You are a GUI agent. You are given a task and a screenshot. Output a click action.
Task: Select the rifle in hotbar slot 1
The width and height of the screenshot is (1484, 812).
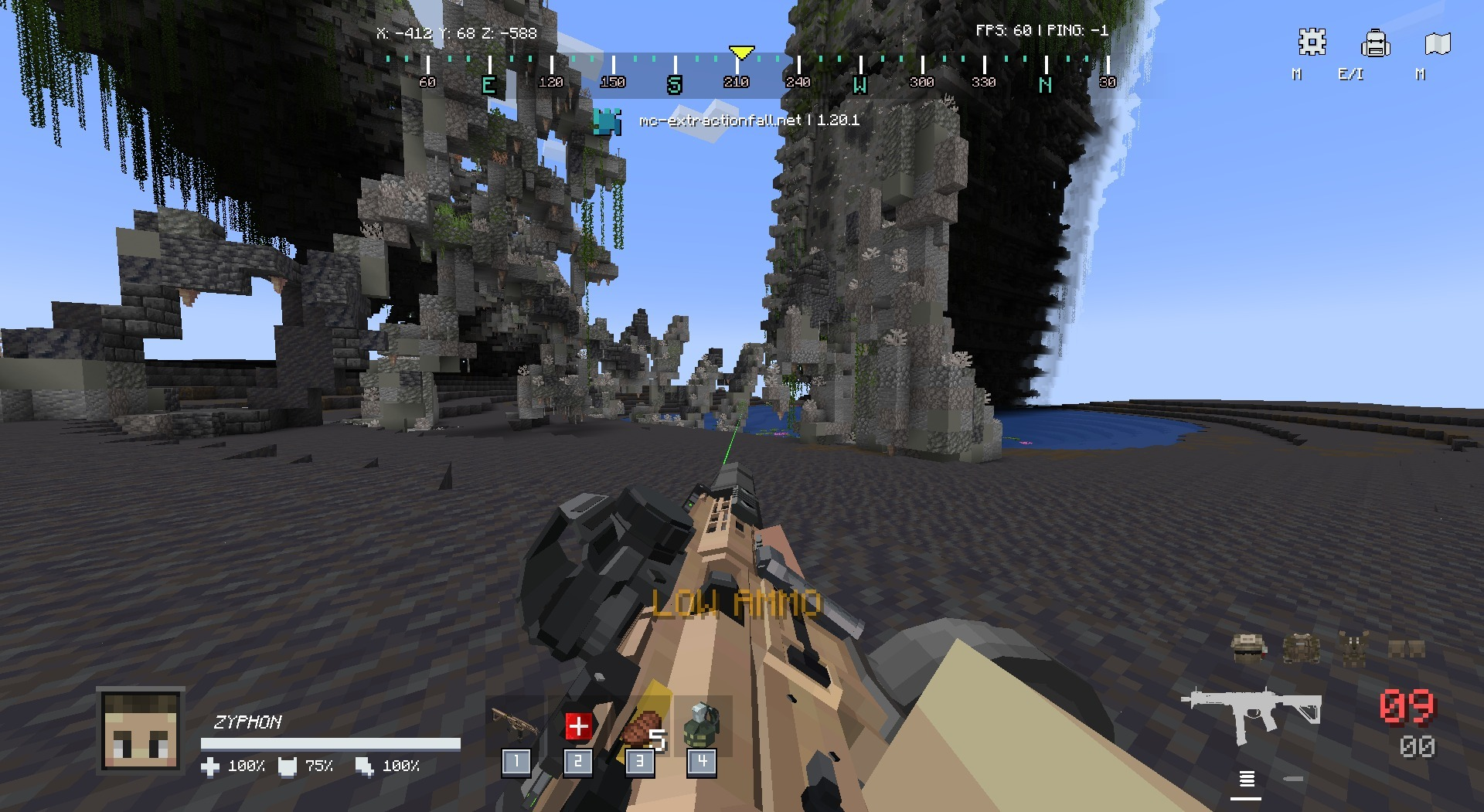tap(516, 726)
